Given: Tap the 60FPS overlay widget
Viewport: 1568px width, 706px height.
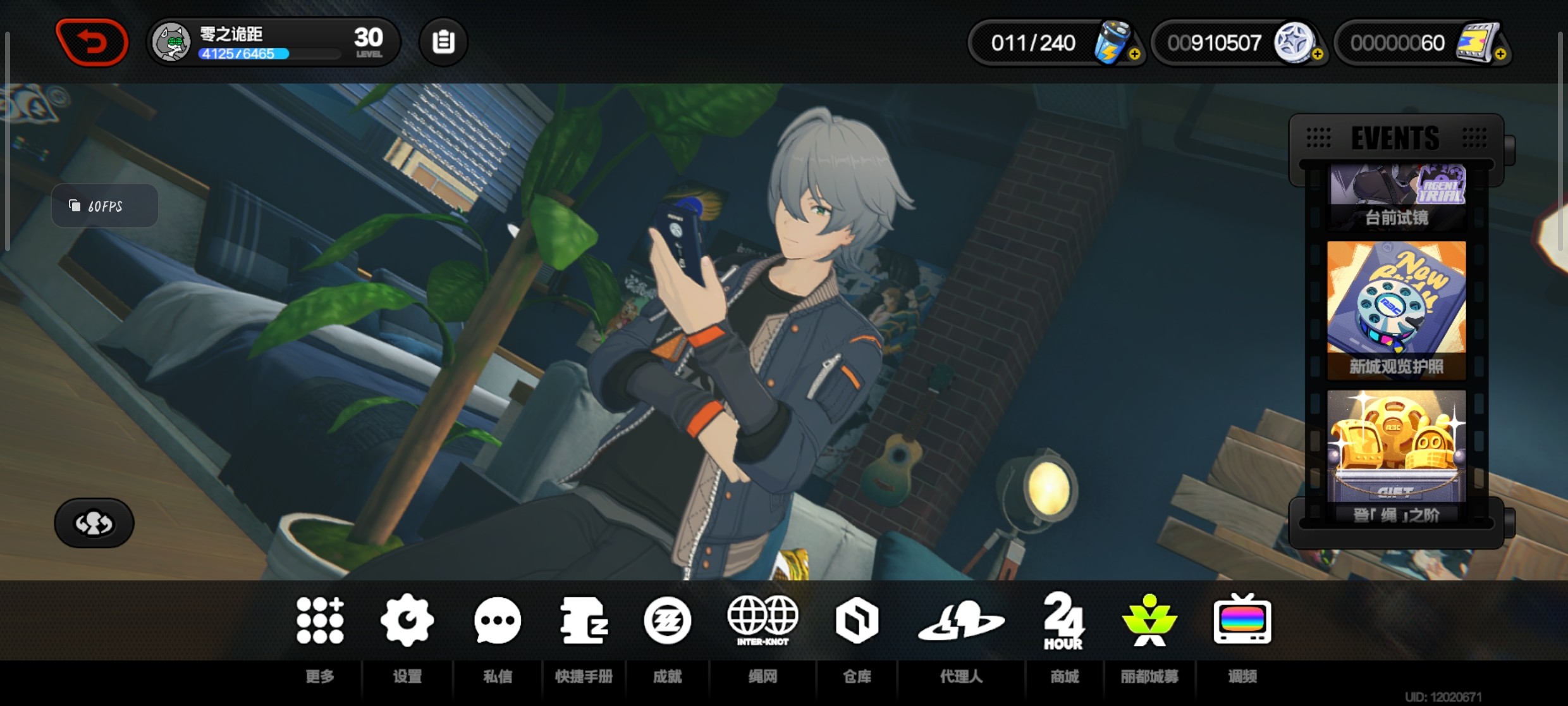Looking at the screenshot, I should pyautogui.click(x=104, y=206).
